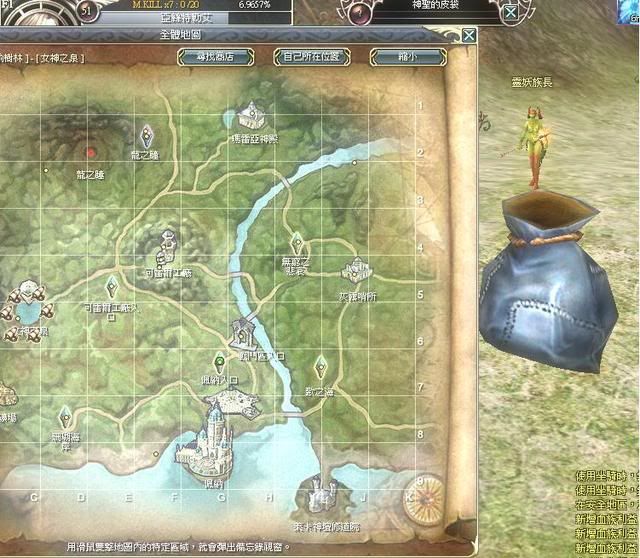The height and width of the screenshot is (558, 640).
Task: Choose the 珊瑚海岸 crystal marker
Action: pyautogui.click(x=65, y=413)
